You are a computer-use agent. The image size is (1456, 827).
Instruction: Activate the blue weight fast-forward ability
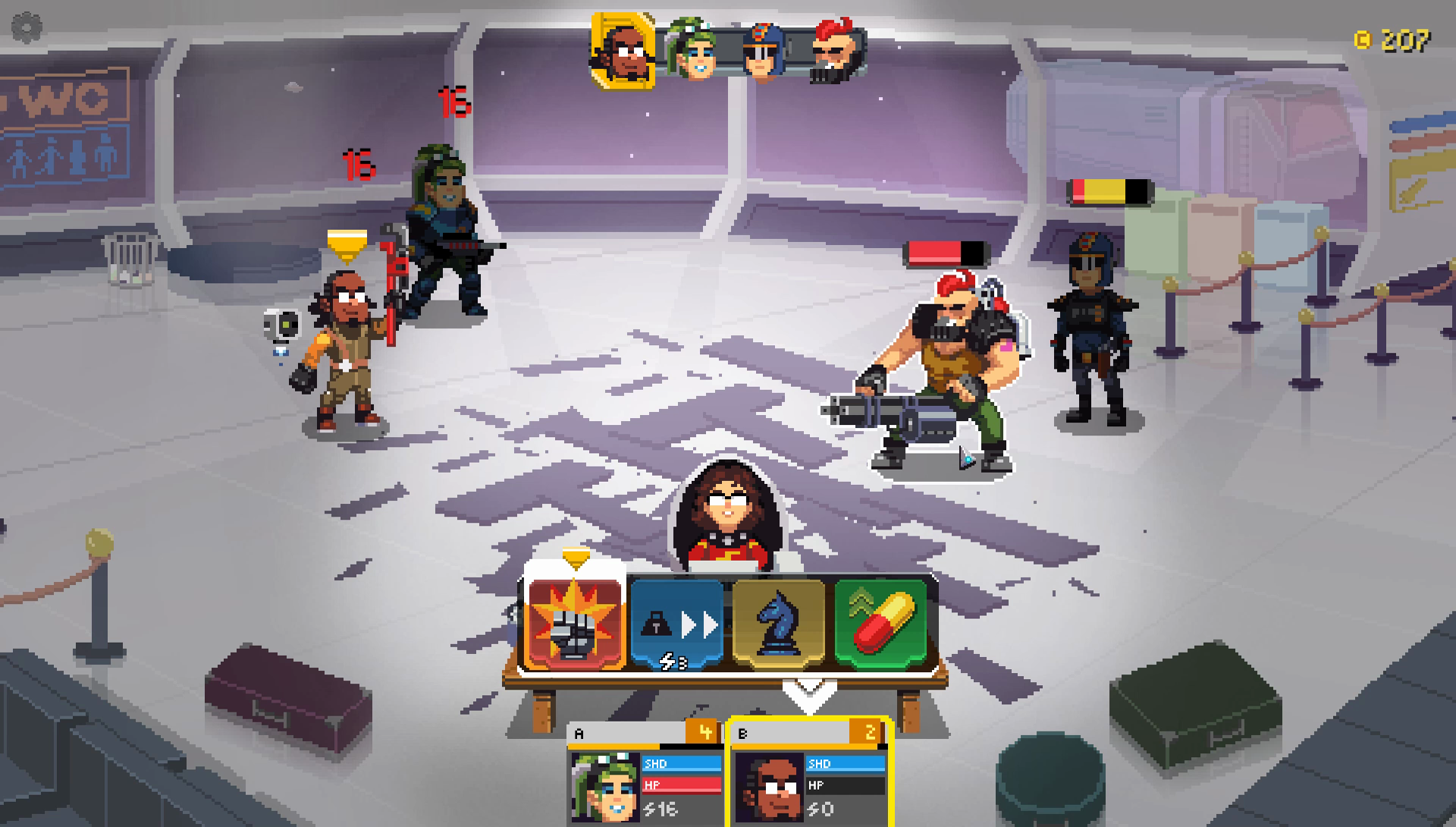676,625
